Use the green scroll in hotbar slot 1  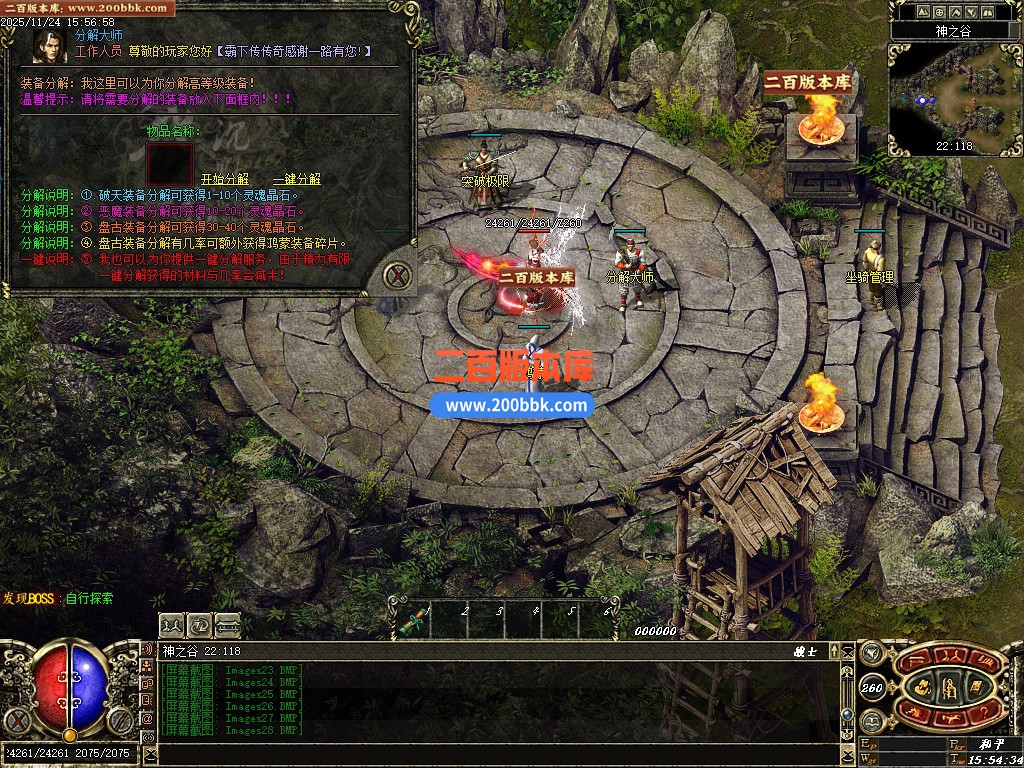click(409, 620)
